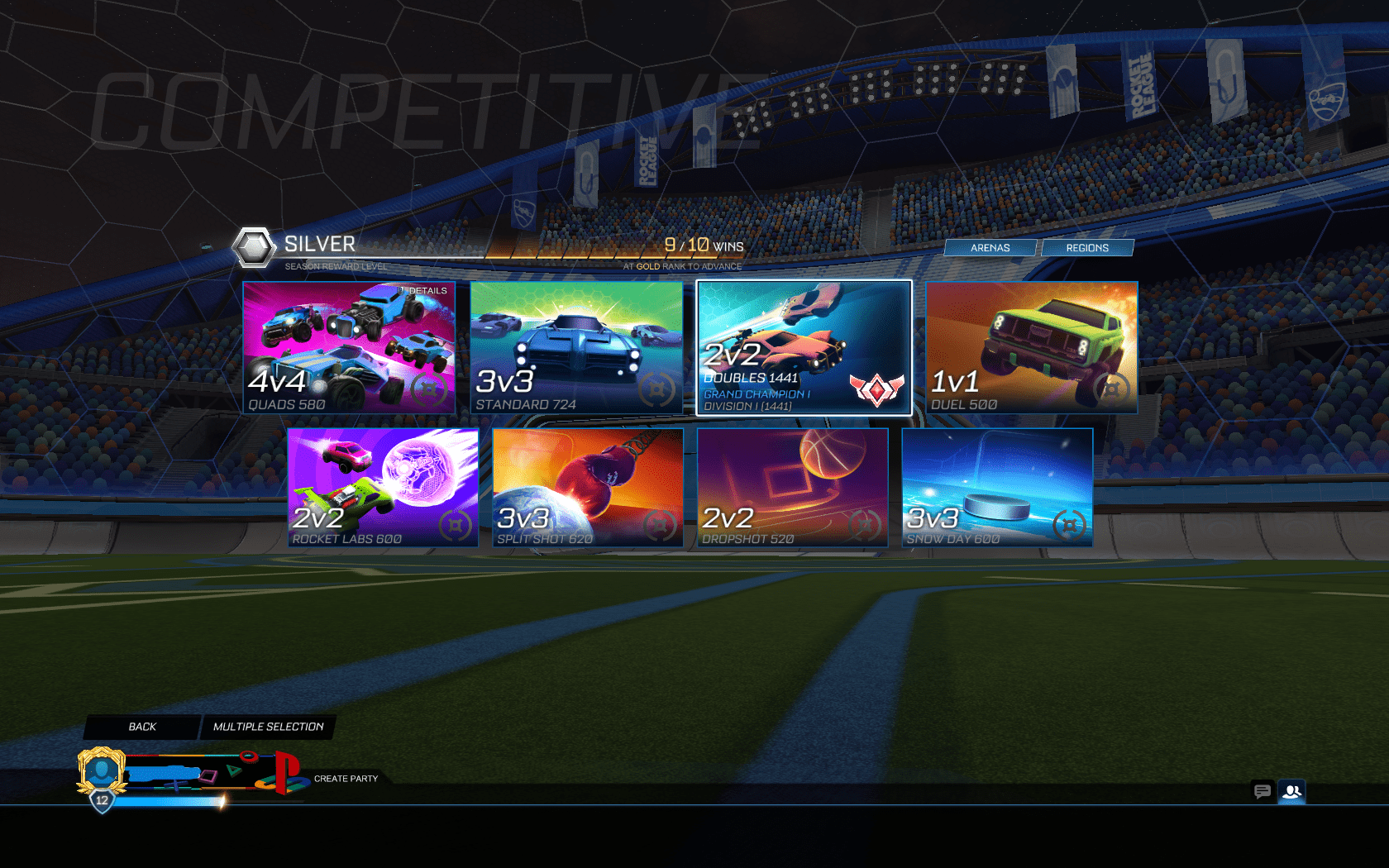Viewport: 1389px width, 868px height.
Task: Deselect the 2v2 Doubles playlist
Action: point(803,347)
